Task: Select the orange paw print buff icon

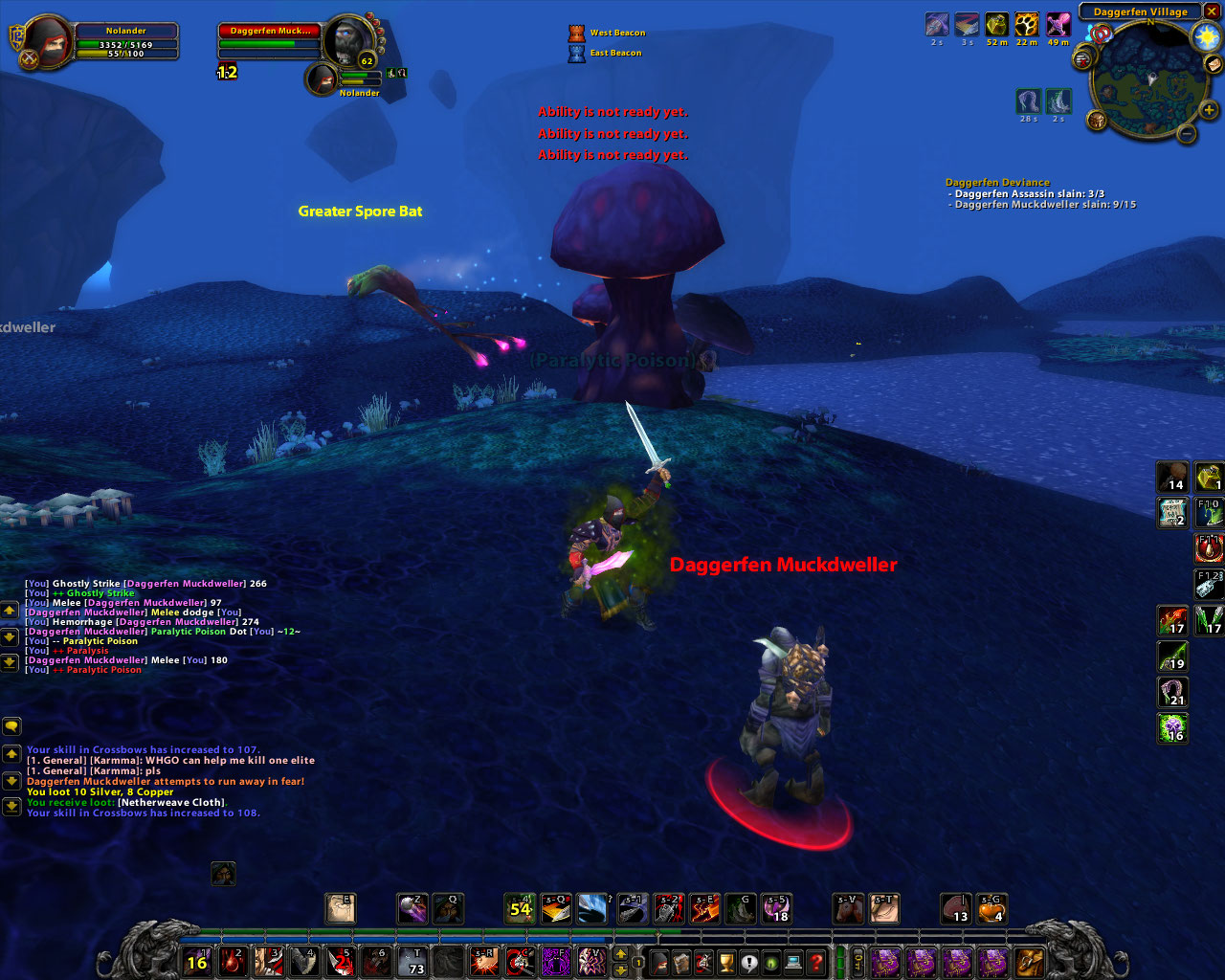Action: 1027,24
